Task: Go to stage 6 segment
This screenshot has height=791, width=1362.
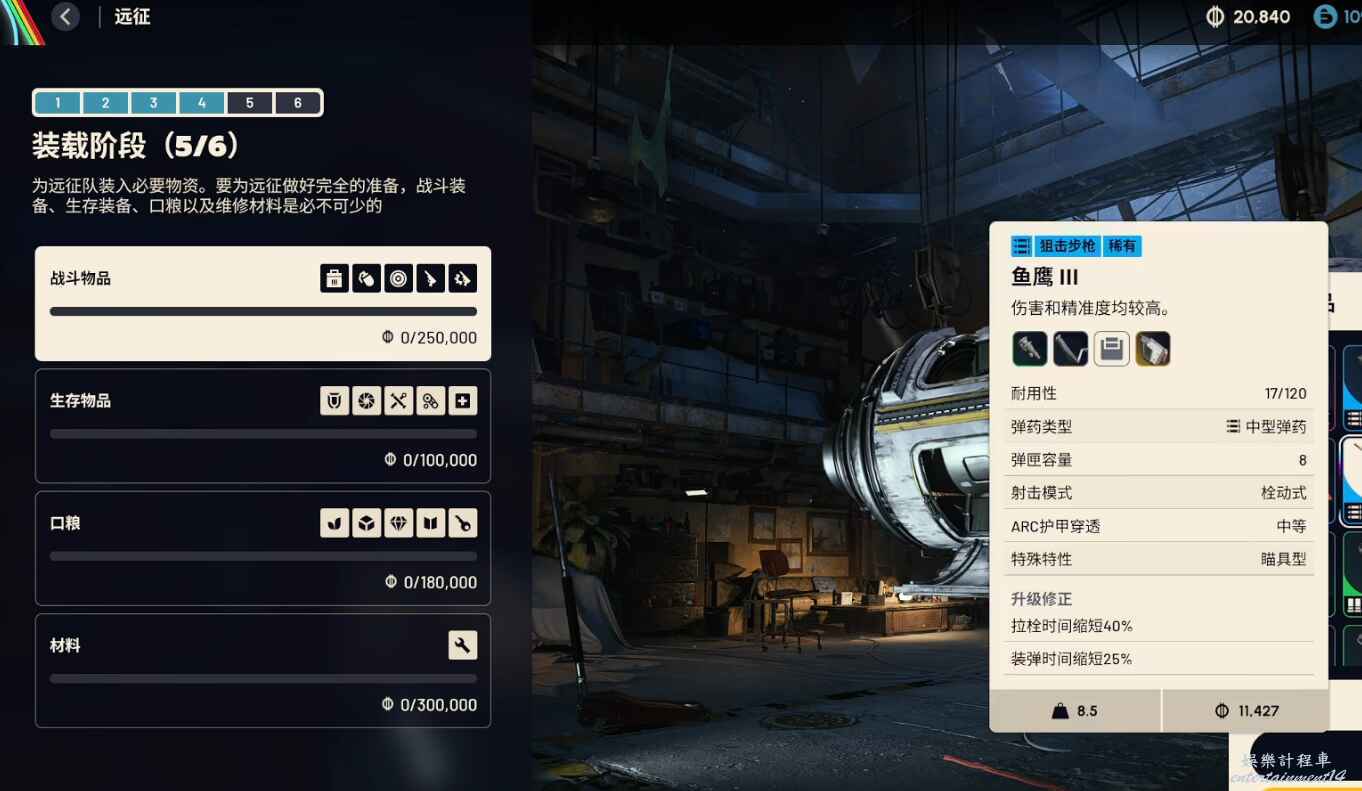Action: [x=297, y=103]
